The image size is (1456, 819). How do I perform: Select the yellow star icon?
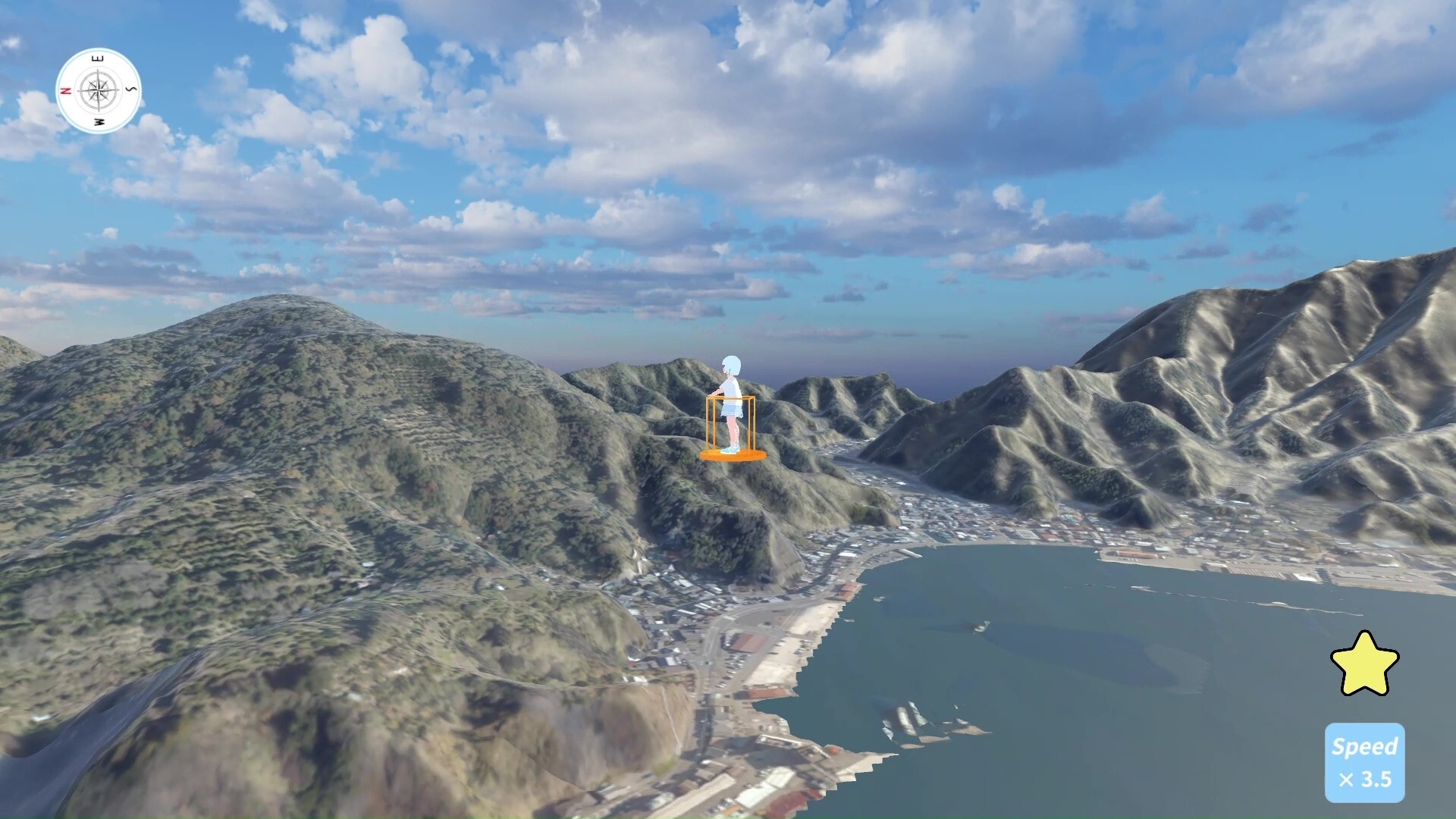point(1364,664)
